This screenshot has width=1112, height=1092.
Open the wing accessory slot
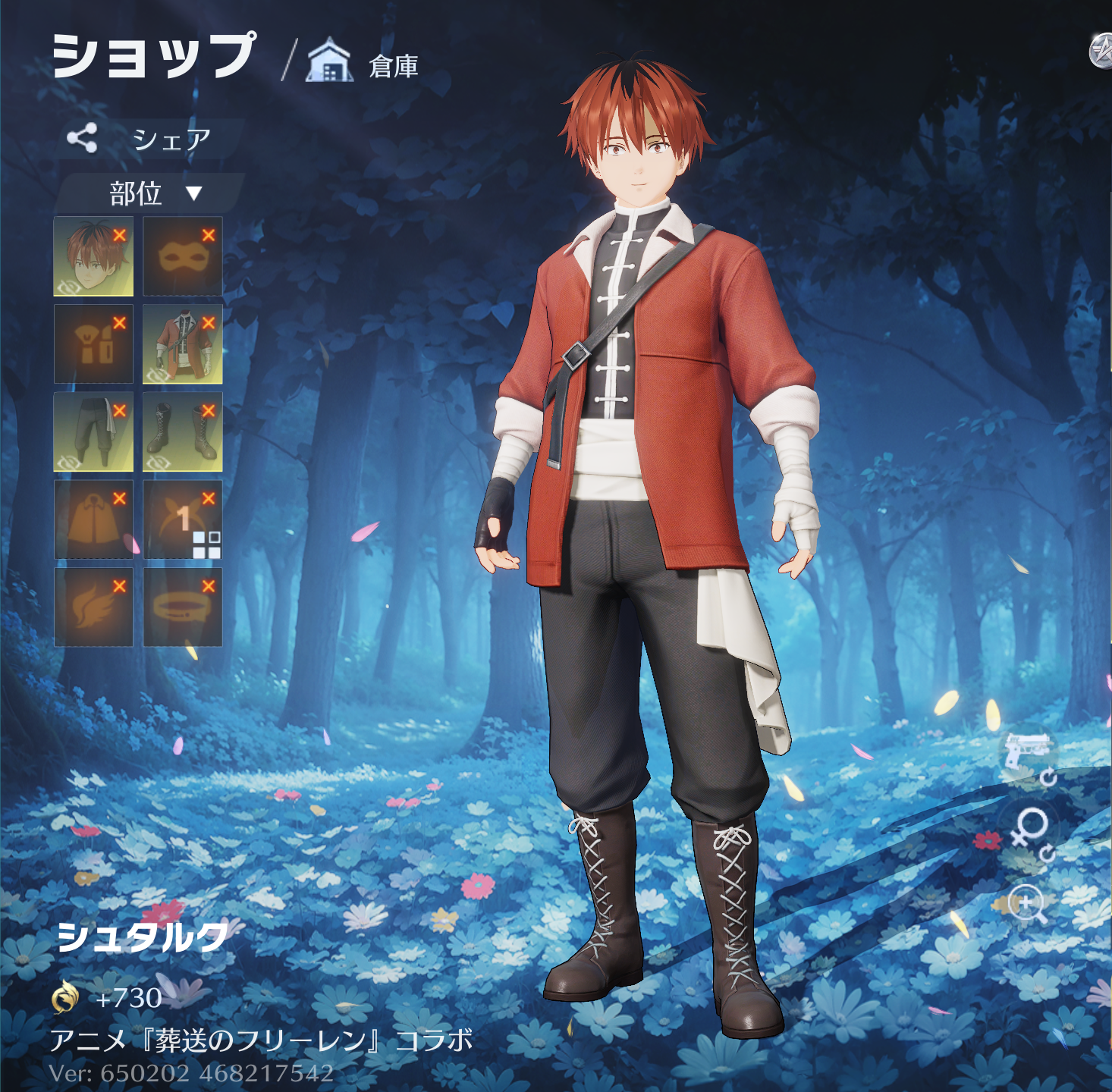pos(93,607)
